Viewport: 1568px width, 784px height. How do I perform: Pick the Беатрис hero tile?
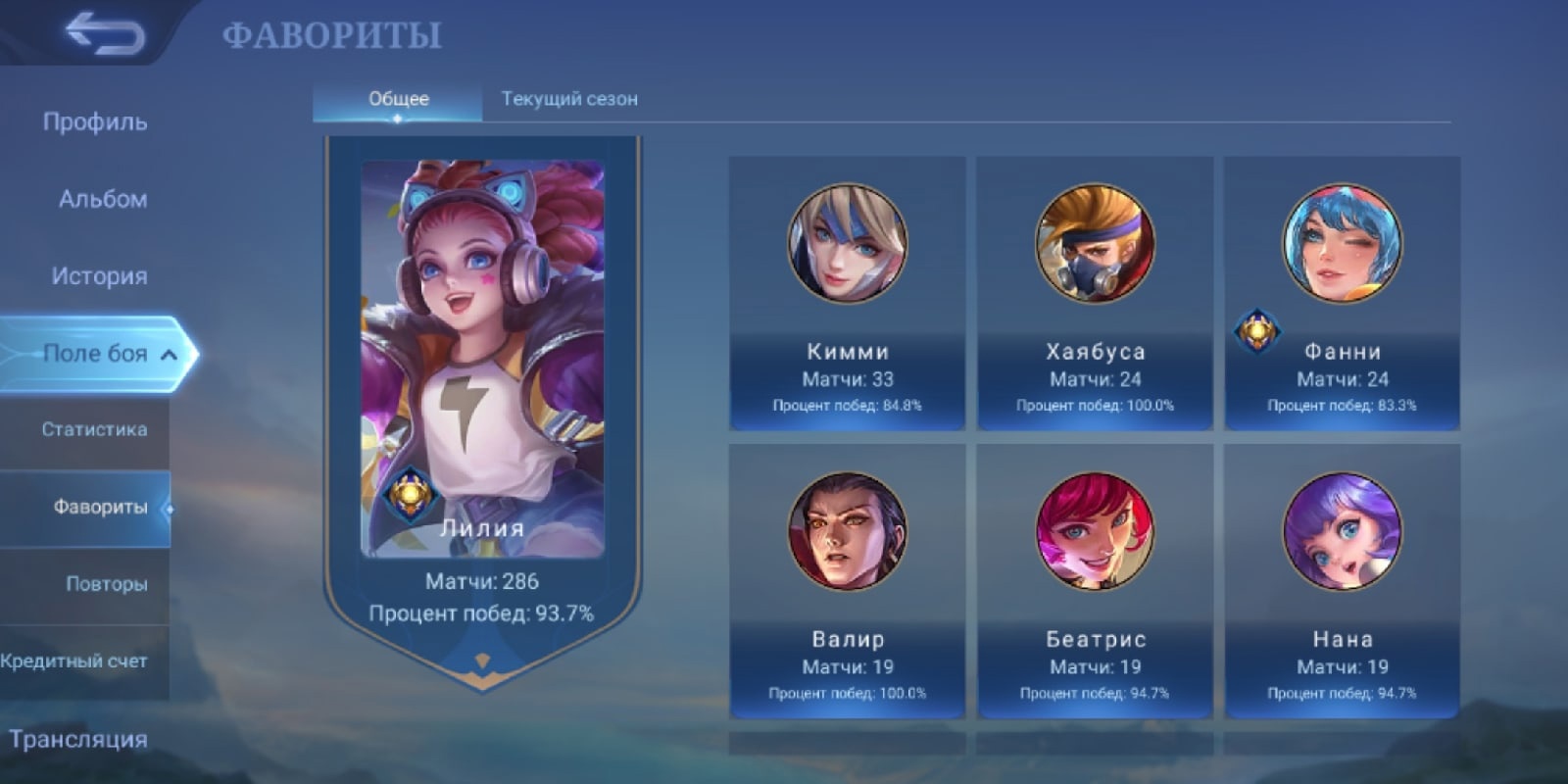click(x=1095, y=580)
